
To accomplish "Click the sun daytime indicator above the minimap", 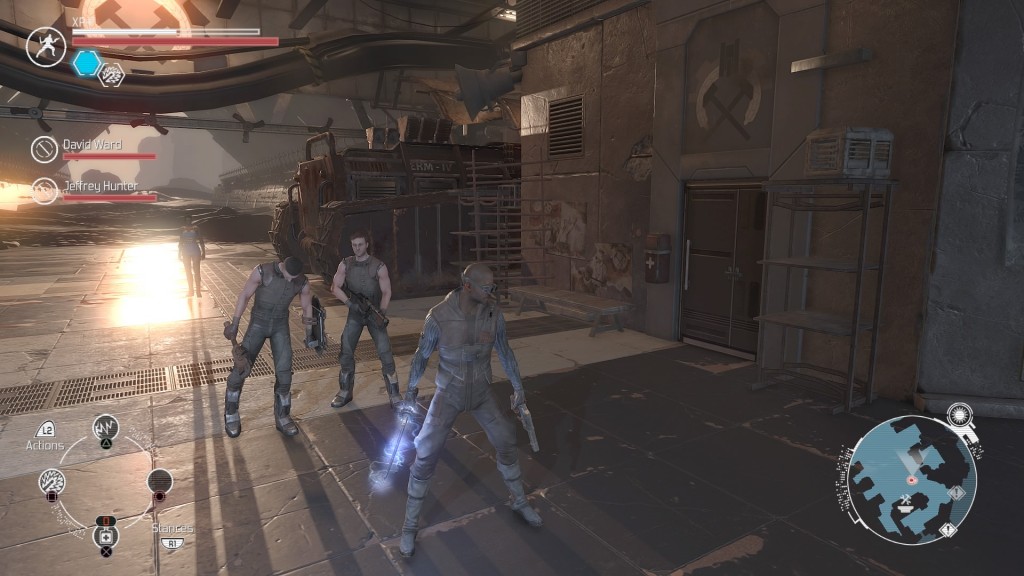I will click(959, 413).
